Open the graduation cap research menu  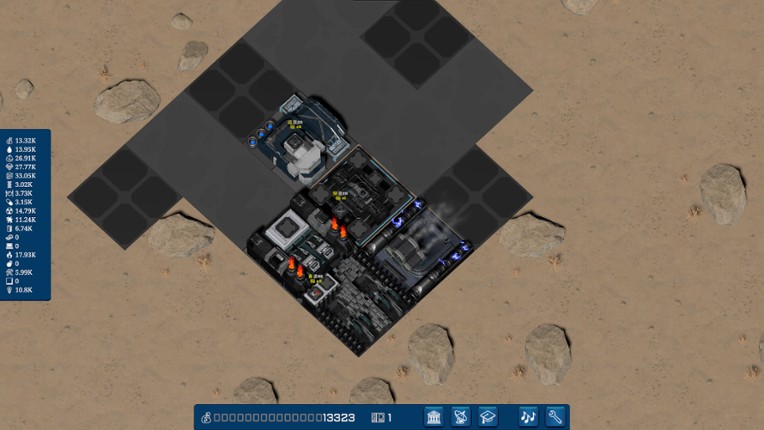487,417
